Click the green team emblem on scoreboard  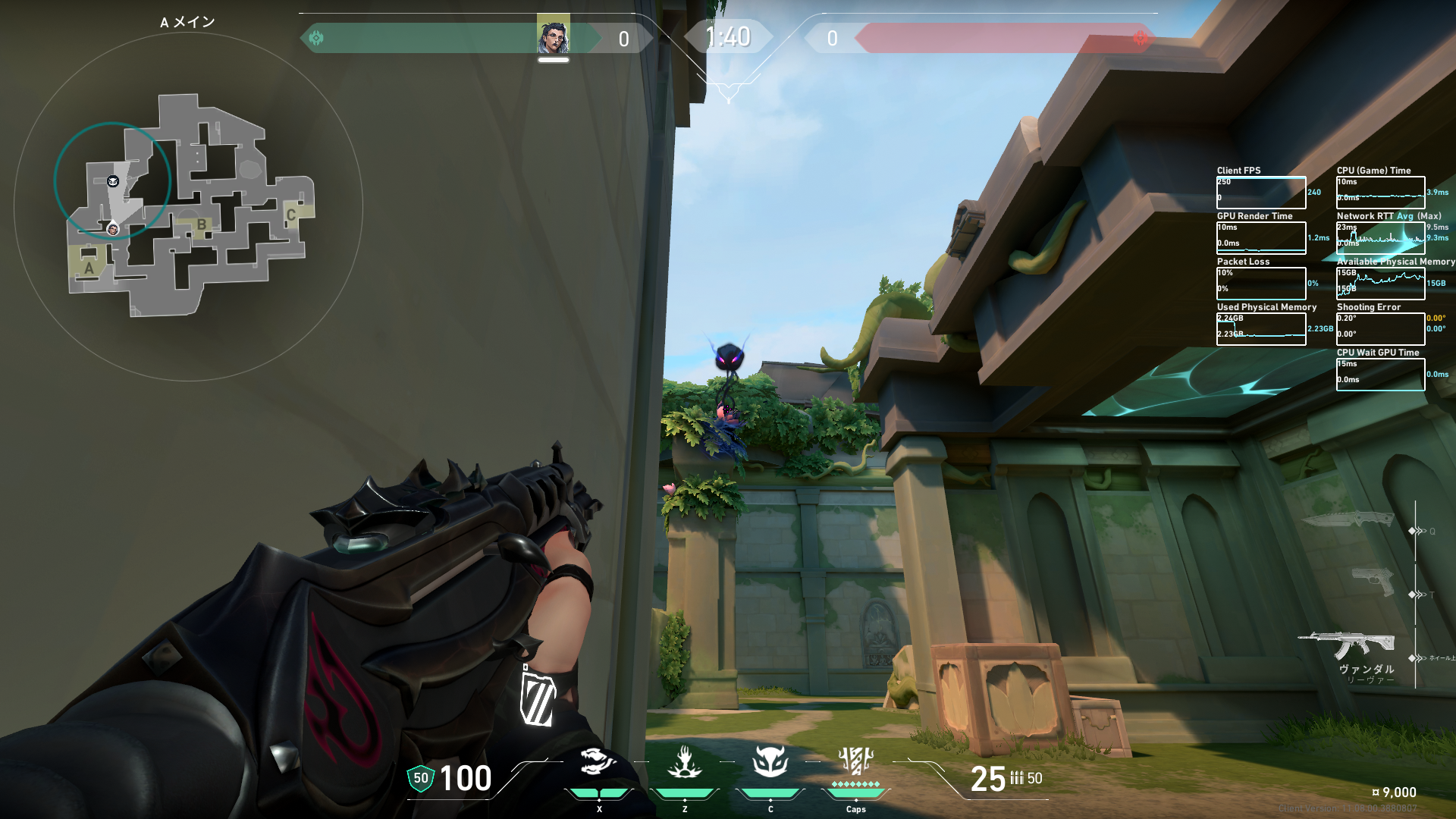coord(316,38)
